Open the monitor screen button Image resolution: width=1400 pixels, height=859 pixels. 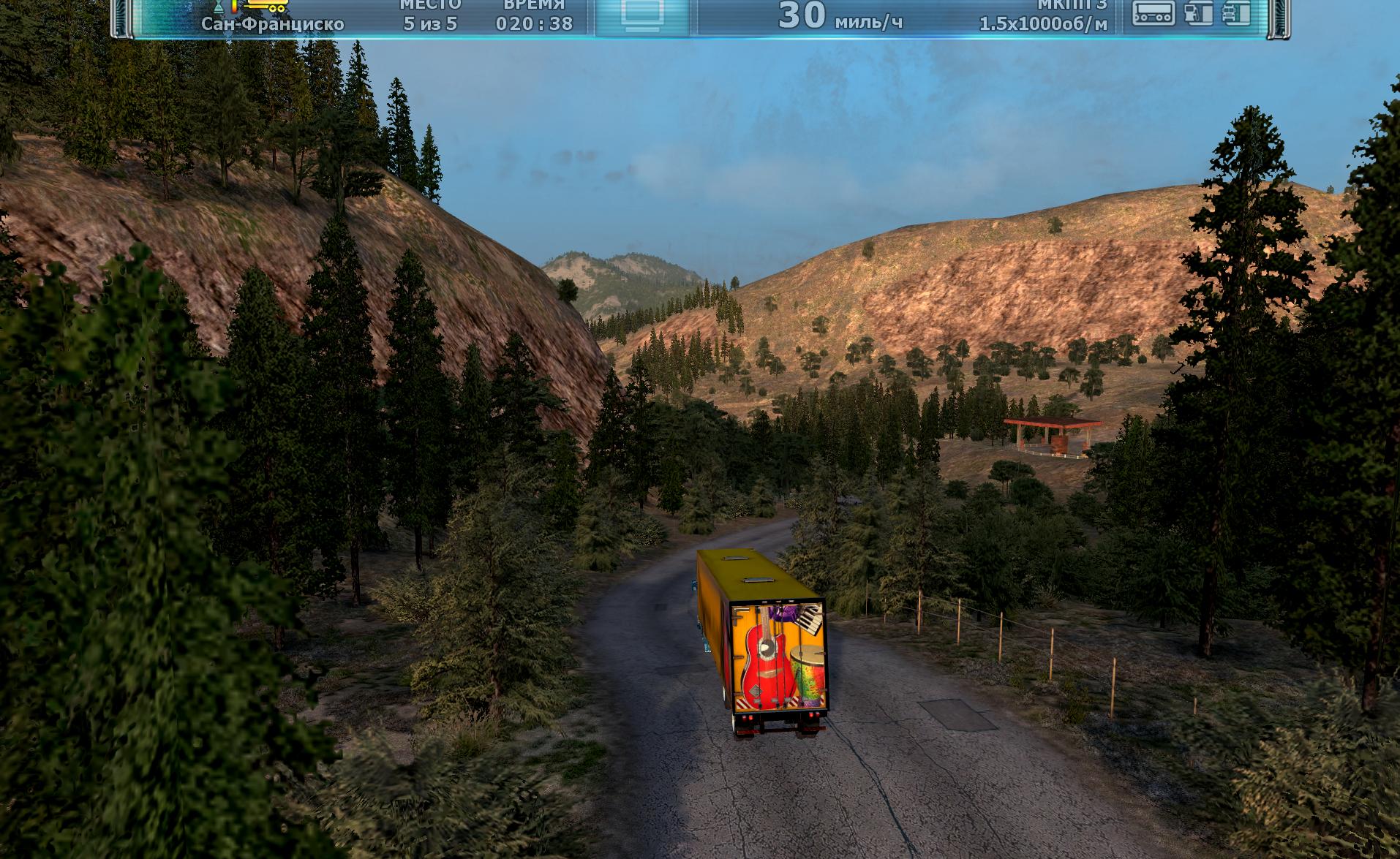click(642, 15)
